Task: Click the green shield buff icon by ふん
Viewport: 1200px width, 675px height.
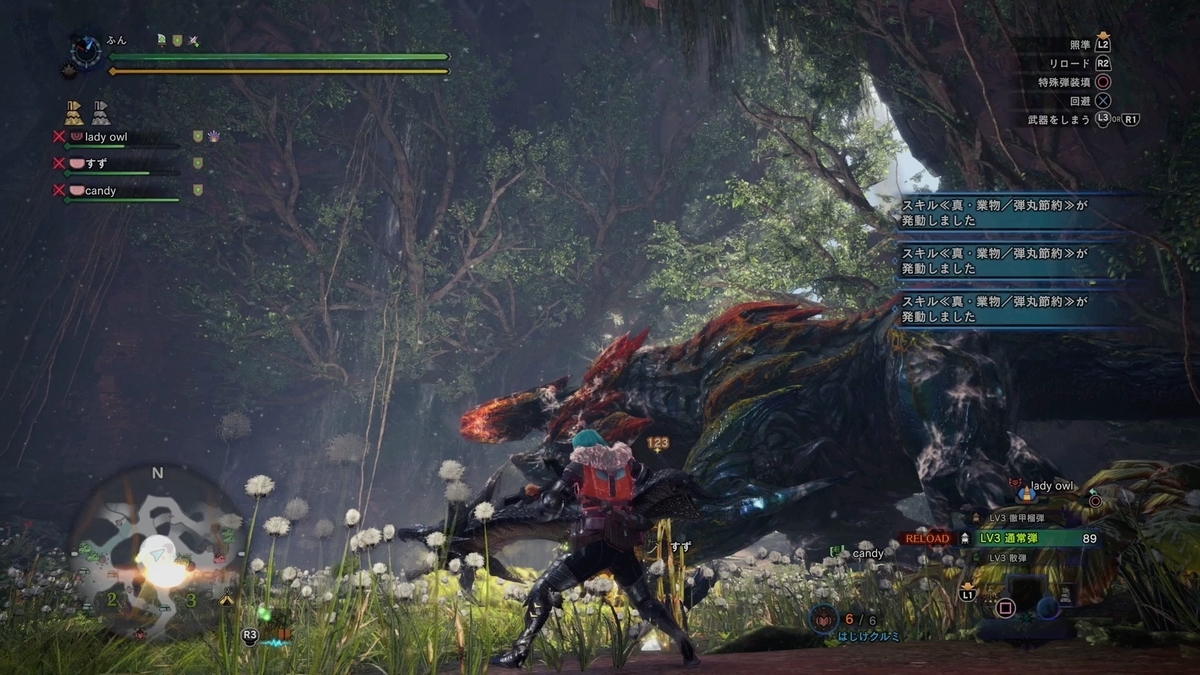Action: tap(177, 41)
